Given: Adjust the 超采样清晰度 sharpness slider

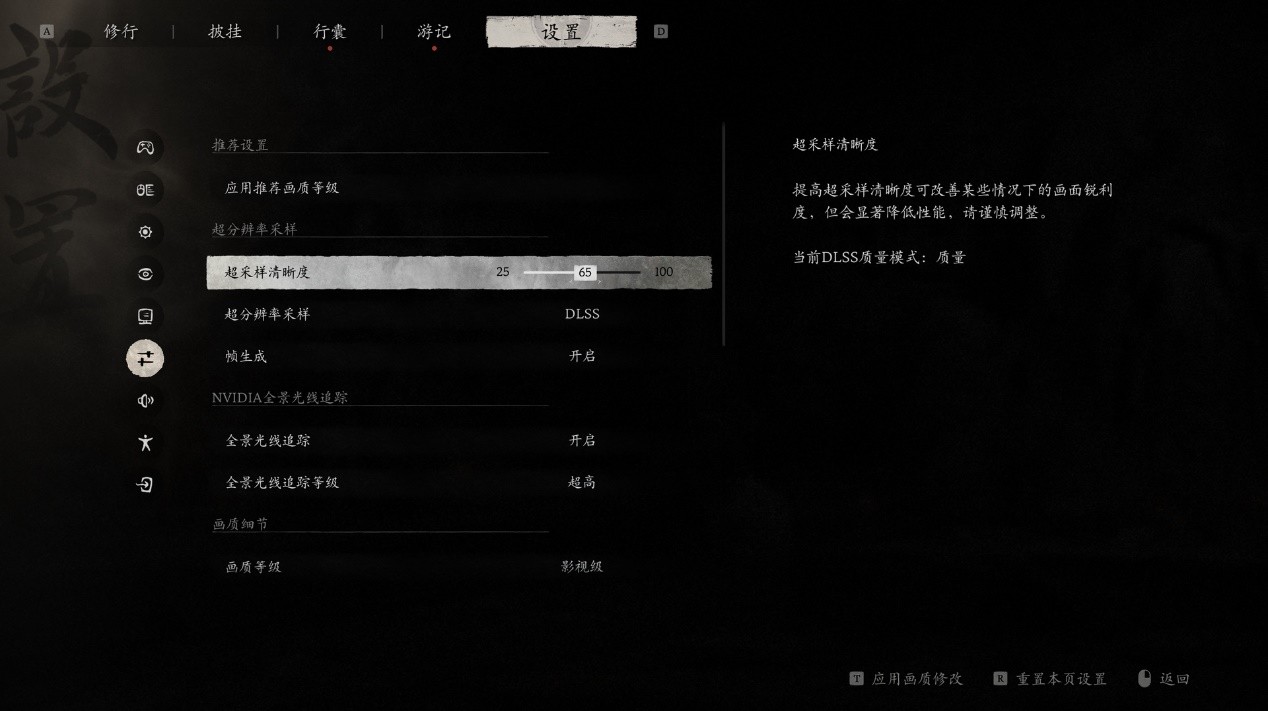Looking at the screenshot, I should point(585,272).
